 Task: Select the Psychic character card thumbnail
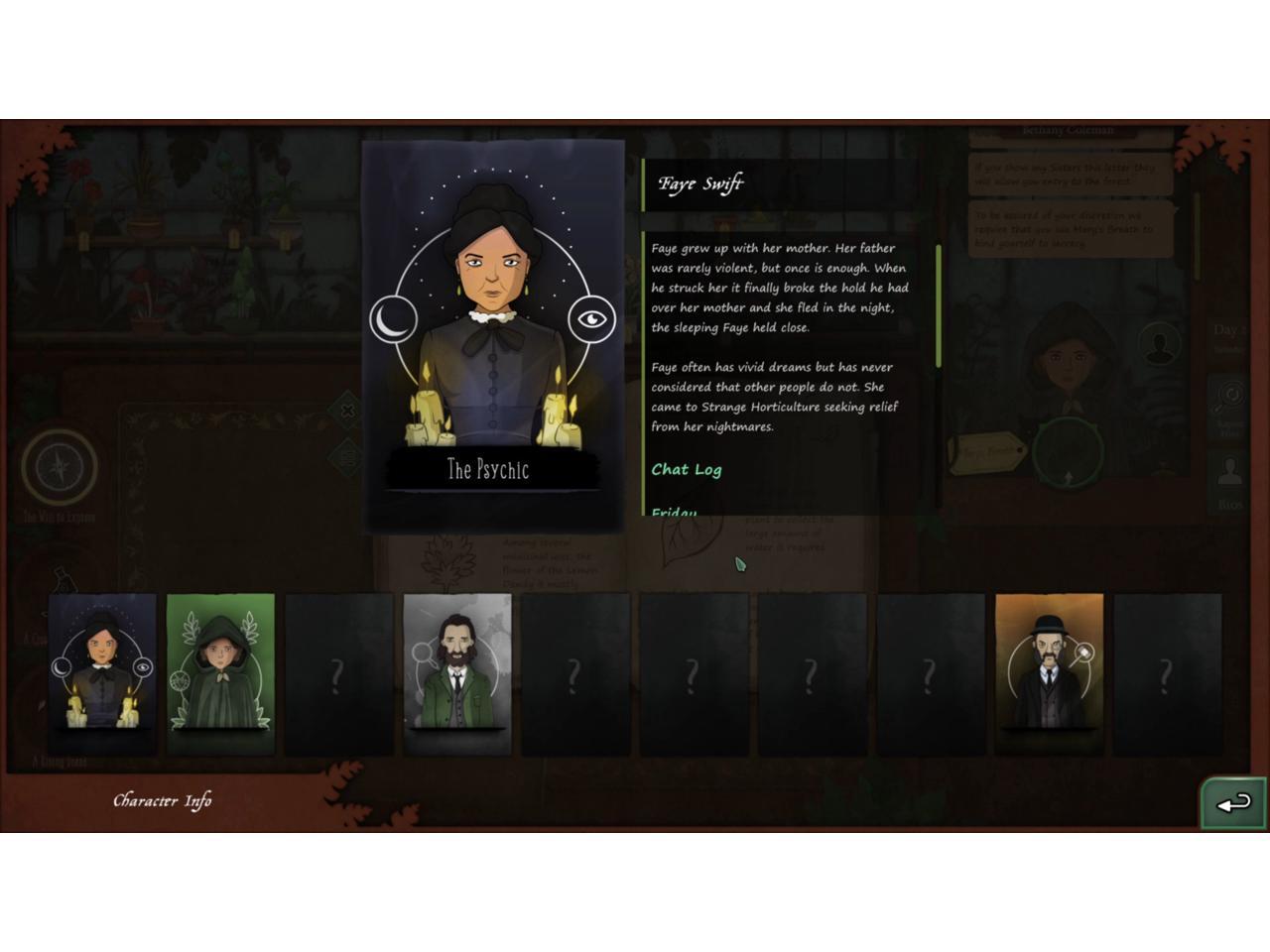tap(102, 674)
